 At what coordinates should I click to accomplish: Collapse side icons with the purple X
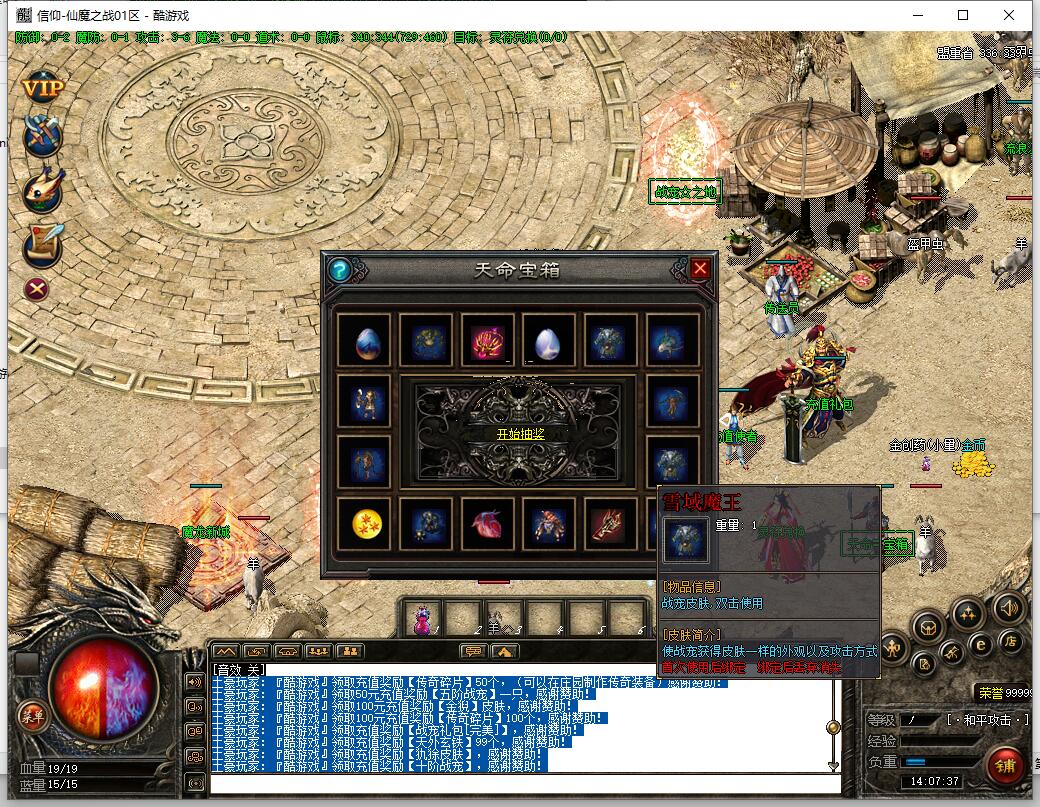[x=37, y=289]
